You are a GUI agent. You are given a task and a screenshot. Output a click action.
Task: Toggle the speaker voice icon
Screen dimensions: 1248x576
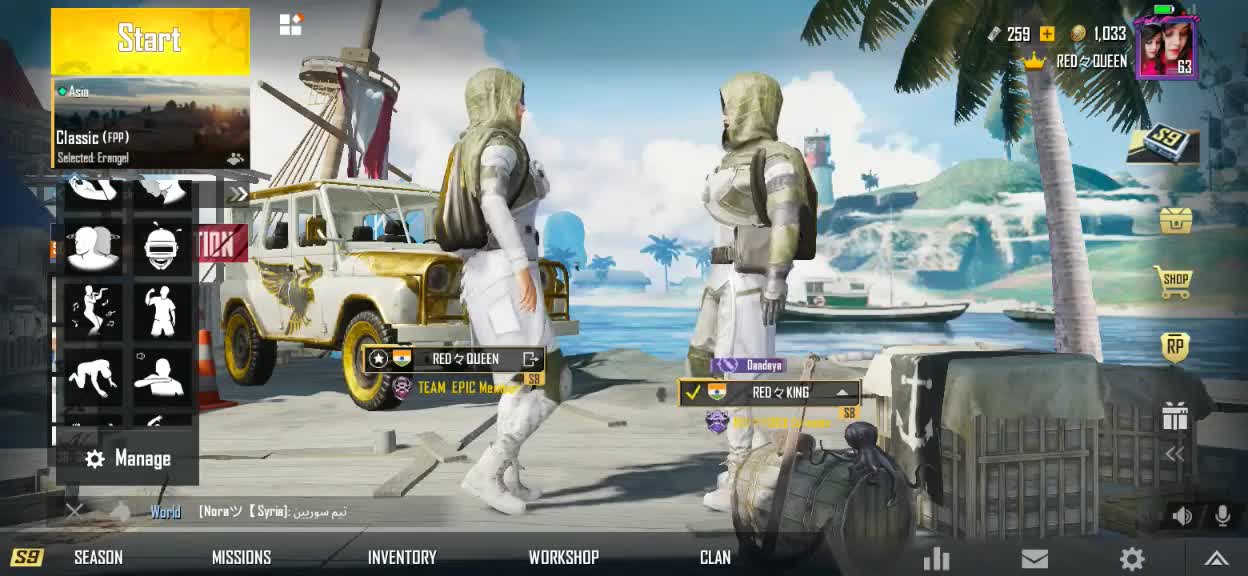point(1183,516)
